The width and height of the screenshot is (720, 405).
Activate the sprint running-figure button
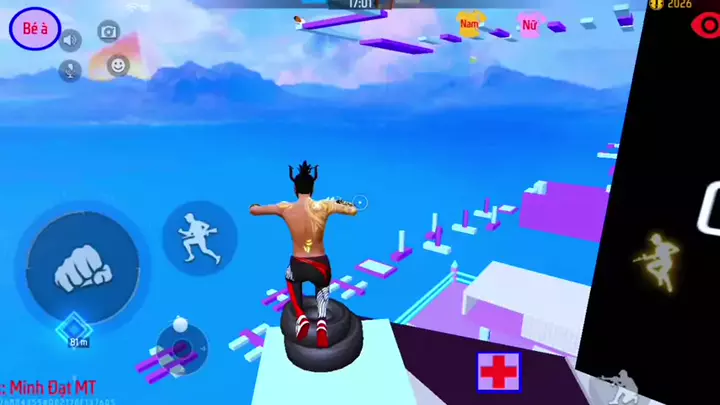click(x=198, y=238)
